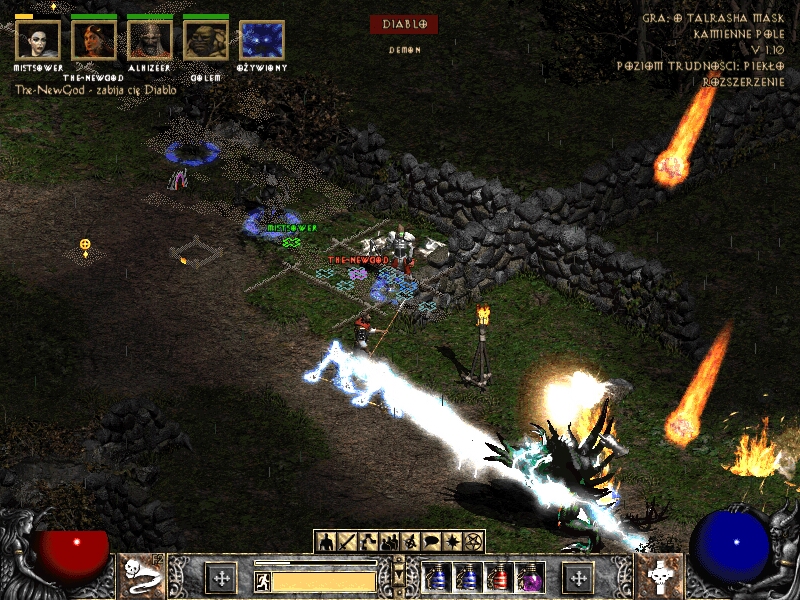Open the message log speech-bubble icon
Screen dimensions: 800x600
tap(432, 542)
